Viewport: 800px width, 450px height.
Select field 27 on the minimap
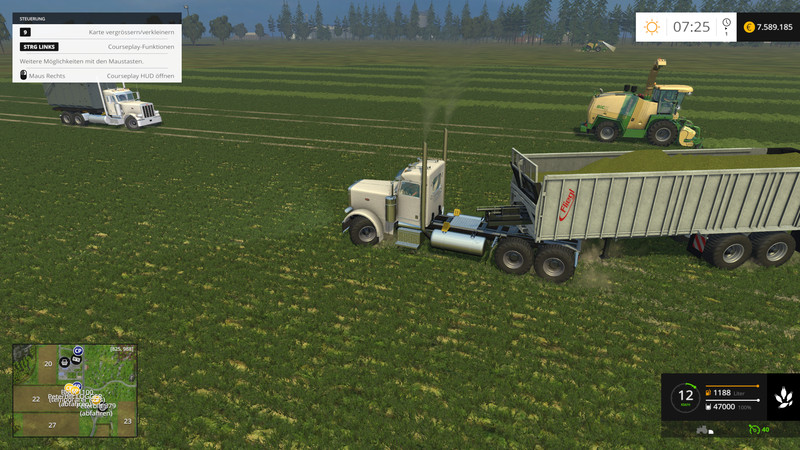(x=53, y=425)
